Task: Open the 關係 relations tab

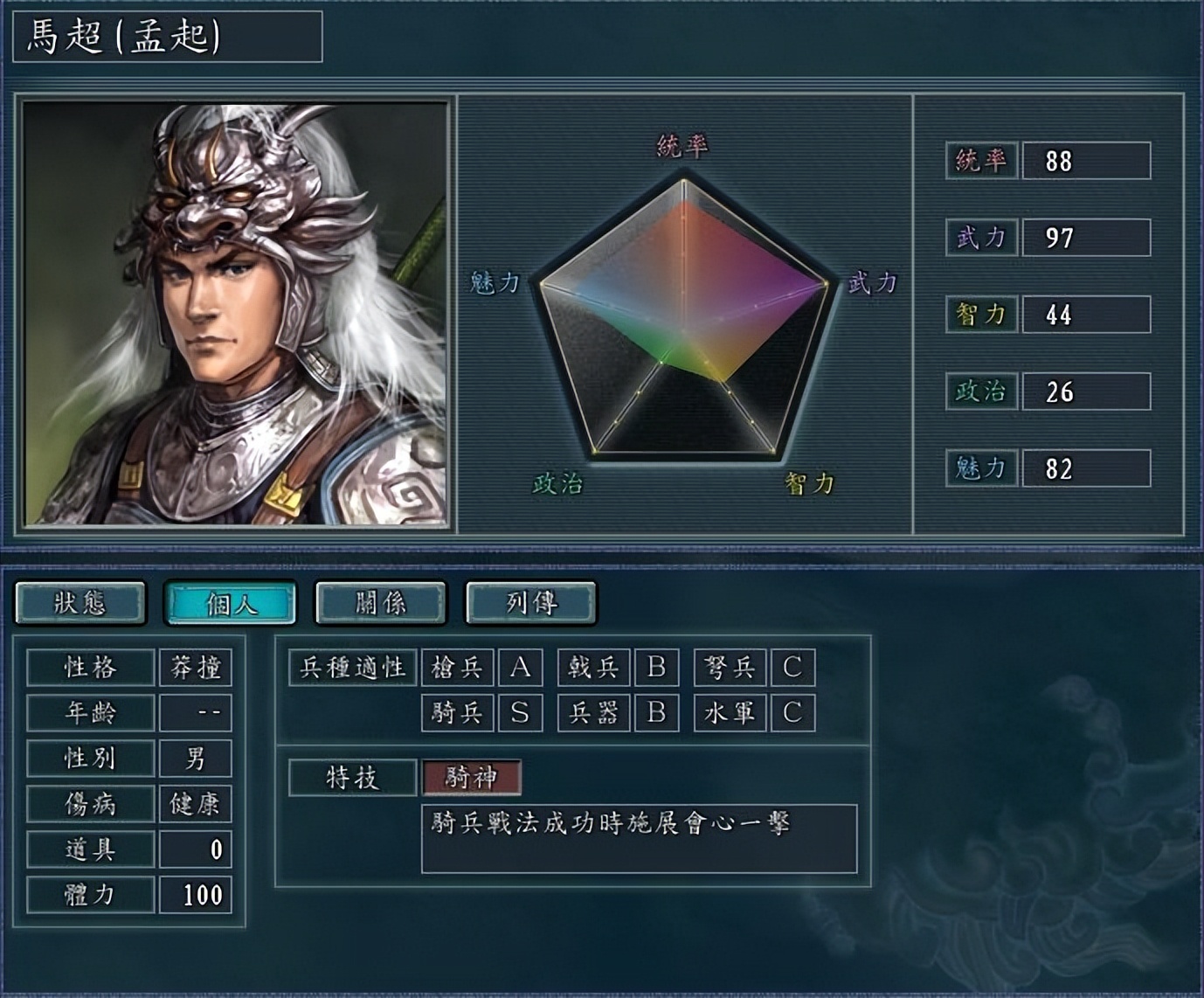Action: pos(382,602)
